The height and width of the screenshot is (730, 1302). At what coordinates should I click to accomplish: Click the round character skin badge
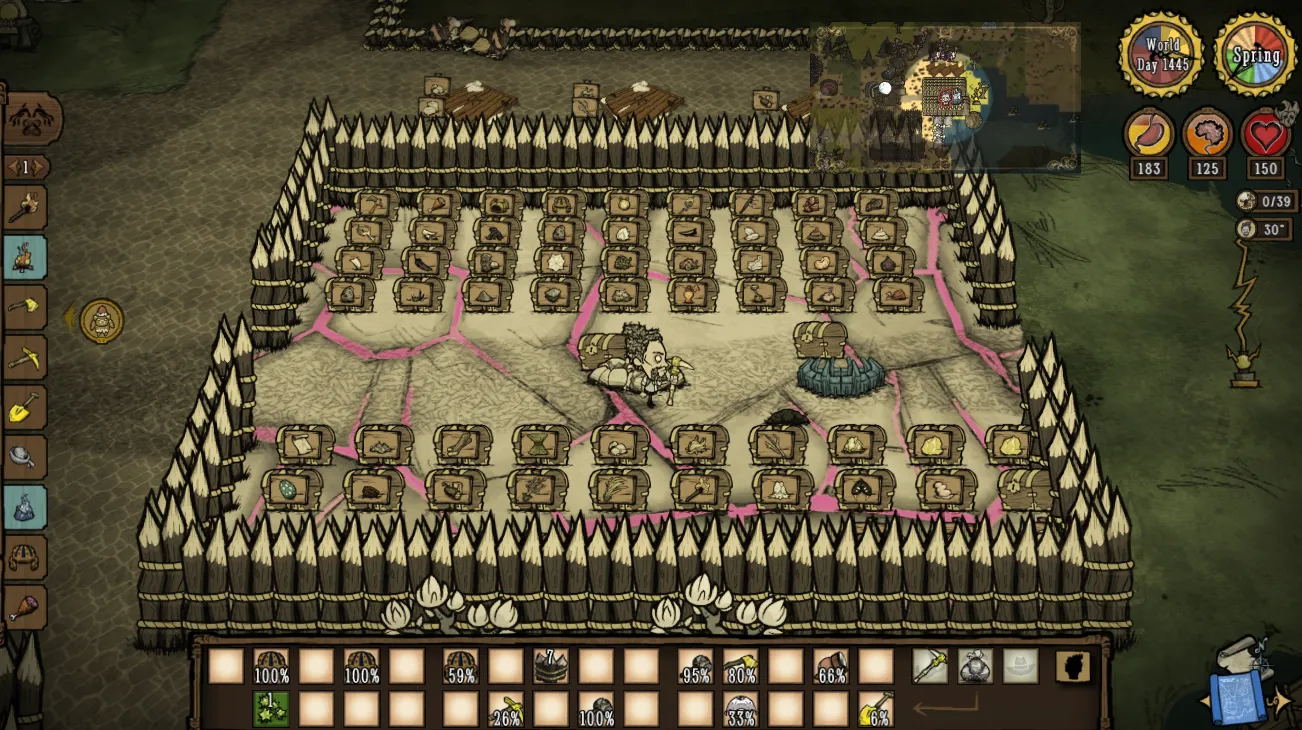[x=101, y=321]
